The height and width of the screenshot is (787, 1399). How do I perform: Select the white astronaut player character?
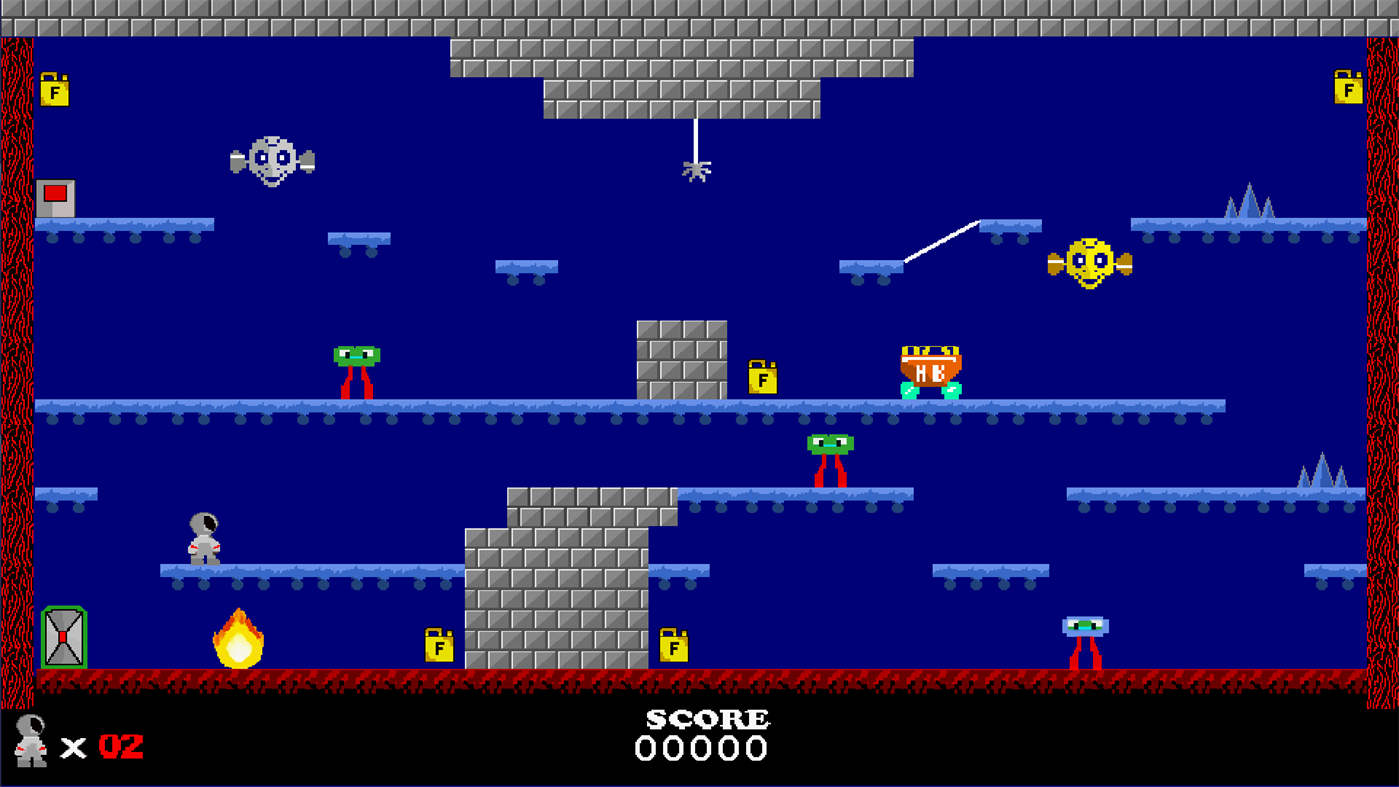tap(203, 538)
